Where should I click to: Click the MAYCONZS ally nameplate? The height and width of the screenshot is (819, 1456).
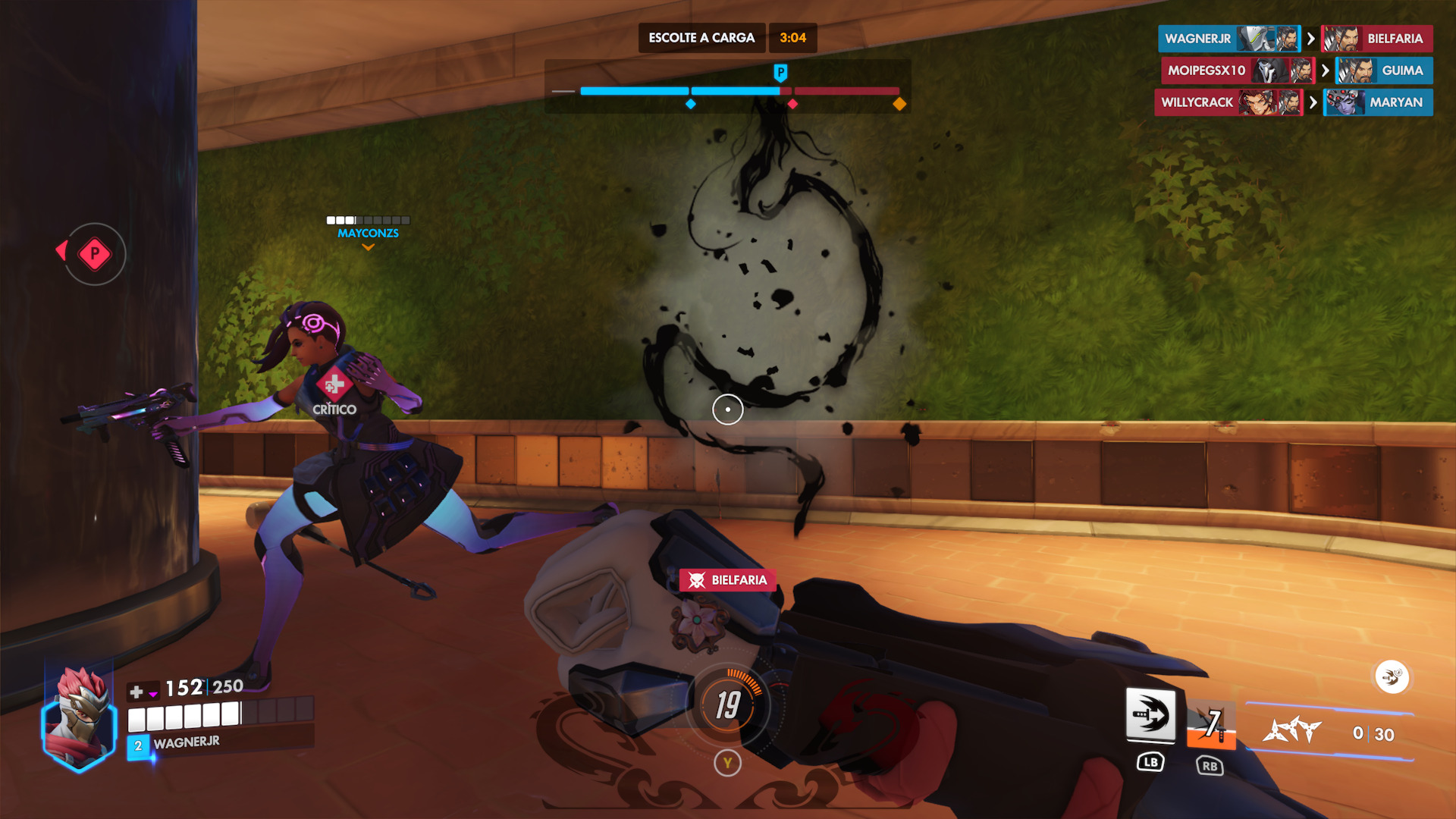[x=368, y=233]
